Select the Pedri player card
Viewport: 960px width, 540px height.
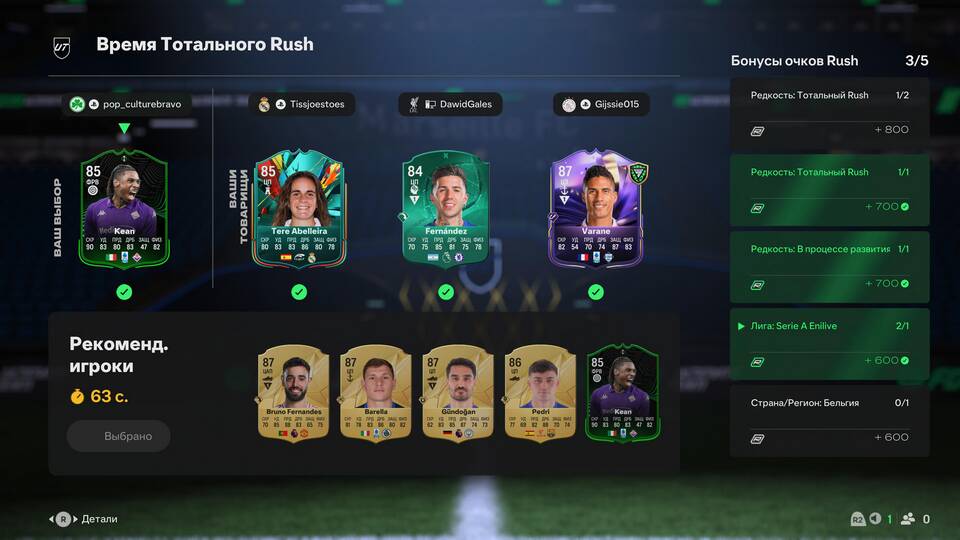point(540,392)
